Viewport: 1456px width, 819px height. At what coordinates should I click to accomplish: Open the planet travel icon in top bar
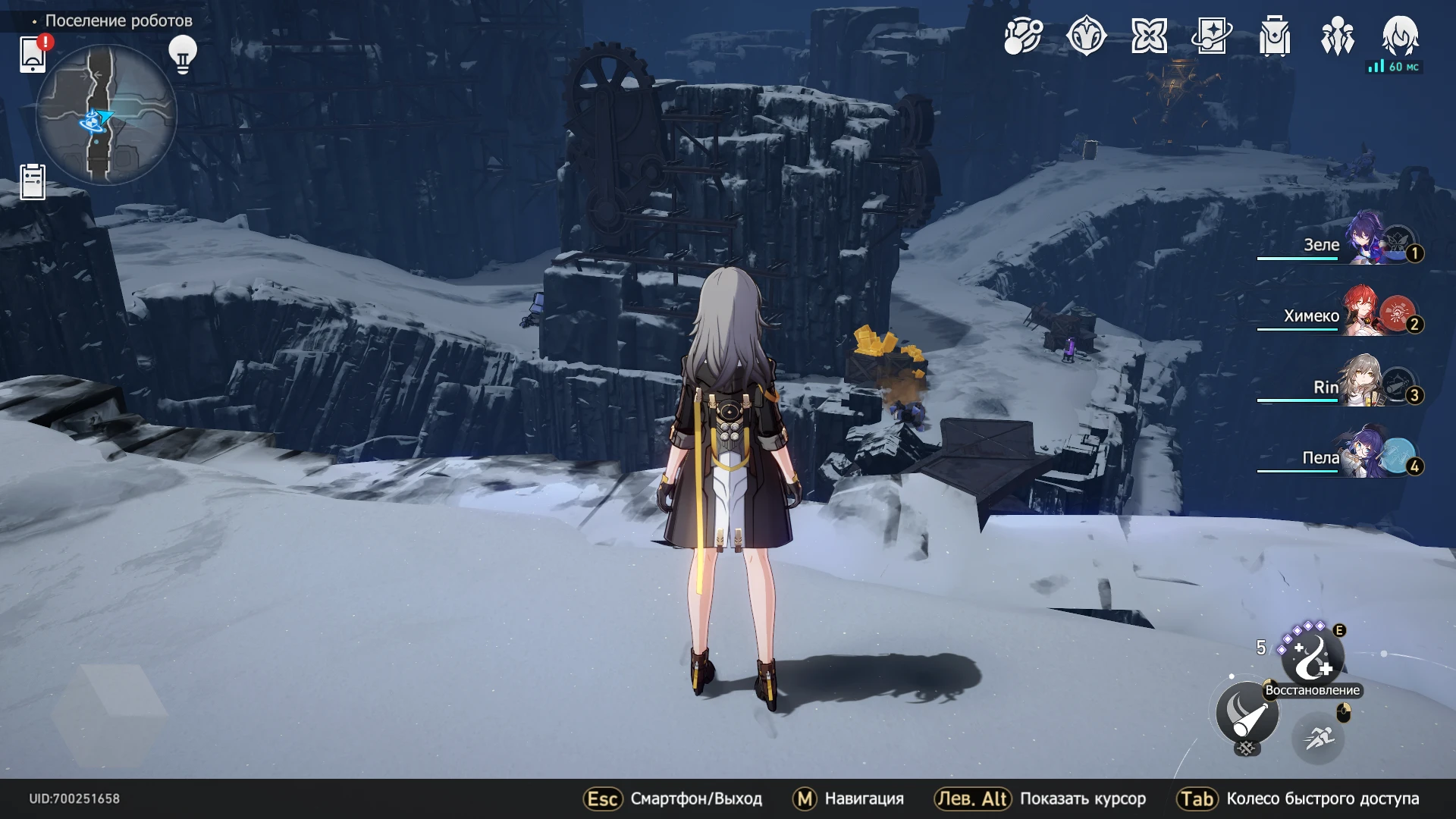[1023, 36]
